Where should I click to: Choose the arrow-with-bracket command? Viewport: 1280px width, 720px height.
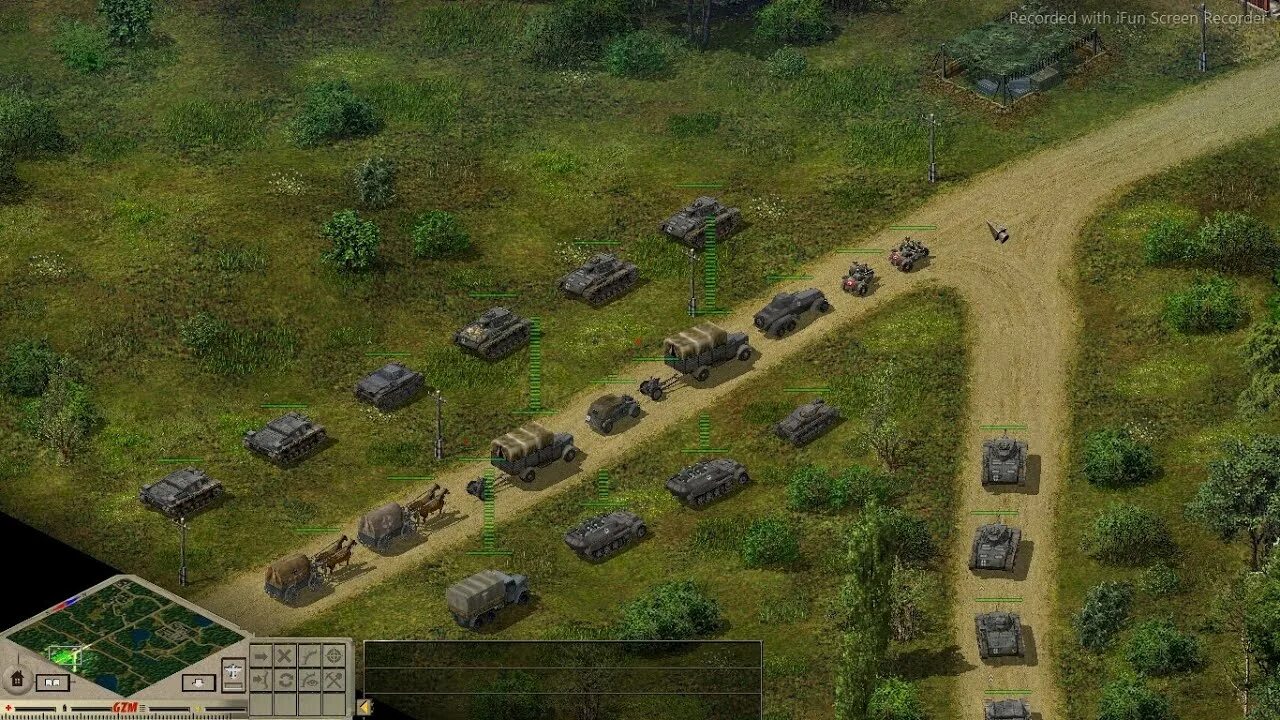click(x=260, y=680)
